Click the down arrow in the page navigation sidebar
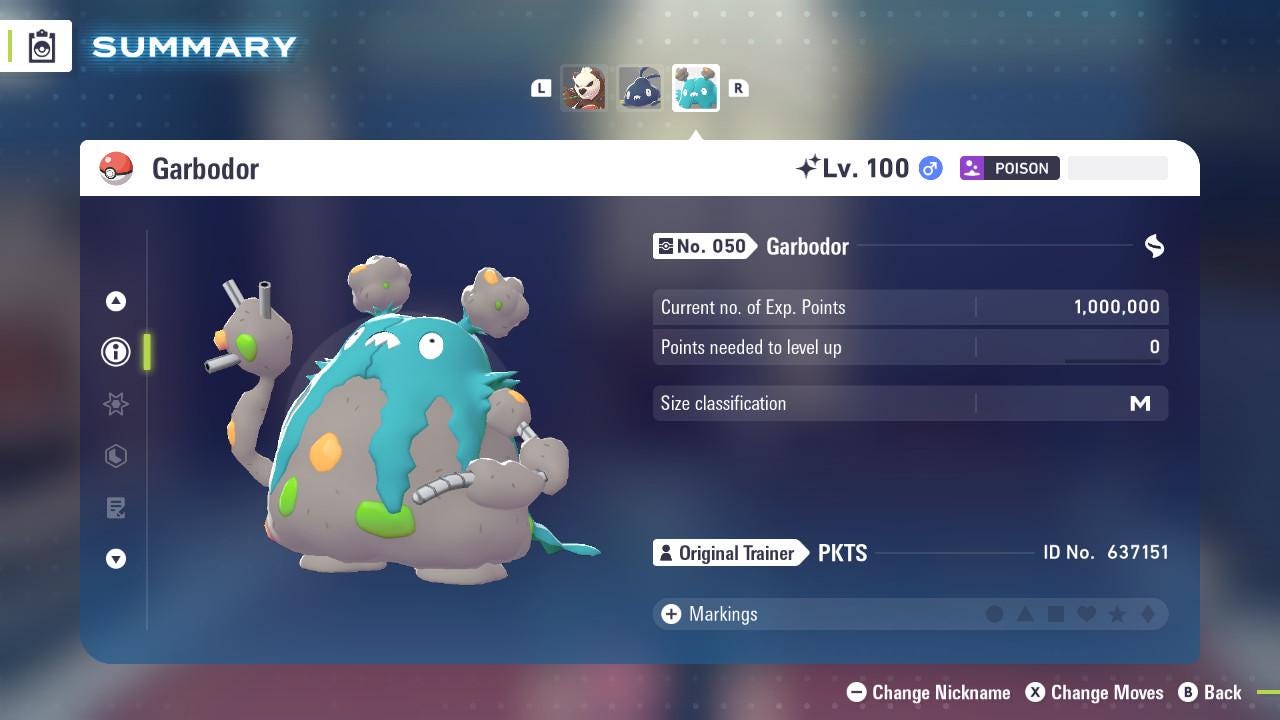The height and width of the screenshot is (720, 1280). point(116,560)
